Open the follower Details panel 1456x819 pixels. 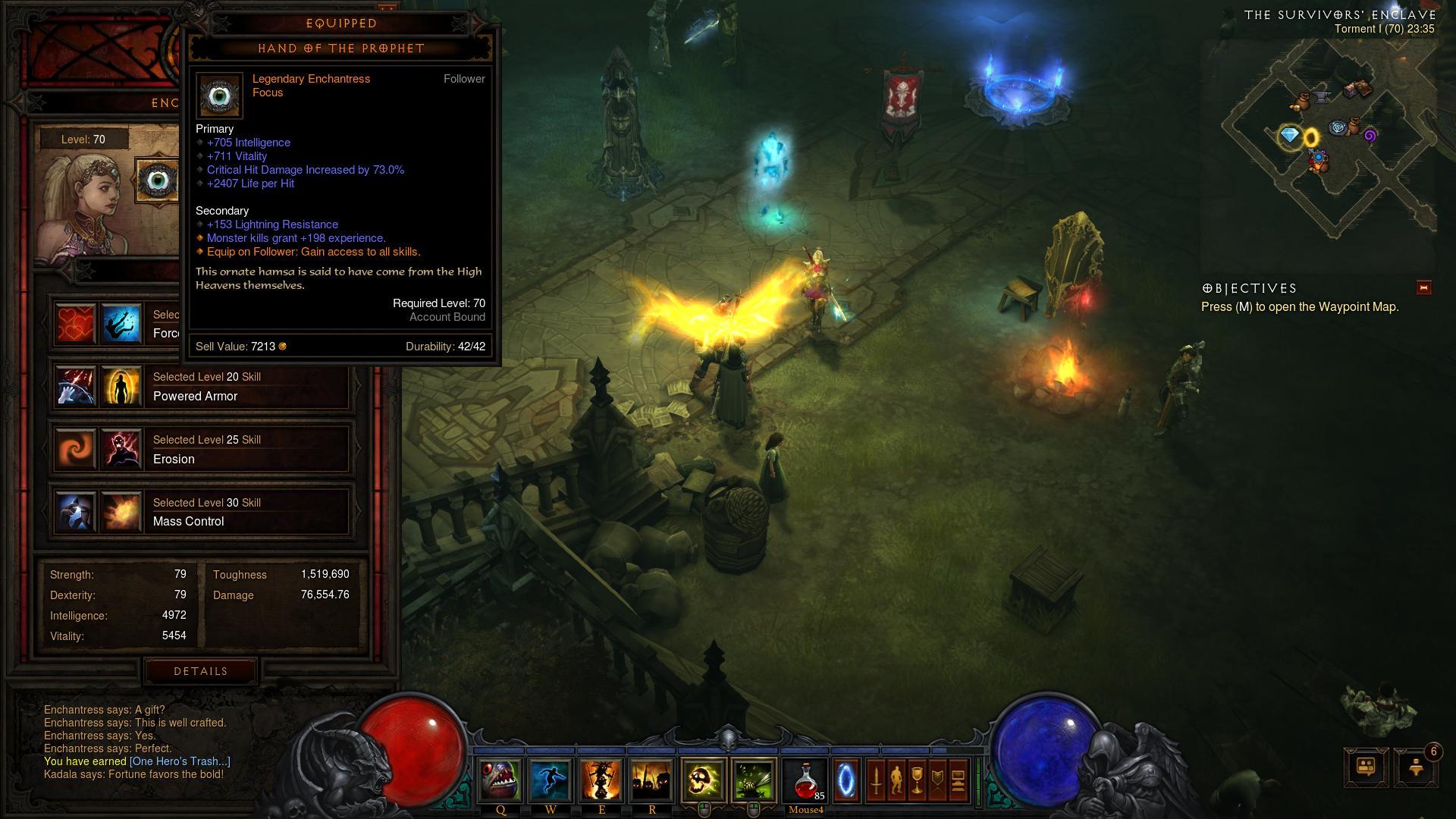click(200, 671)
